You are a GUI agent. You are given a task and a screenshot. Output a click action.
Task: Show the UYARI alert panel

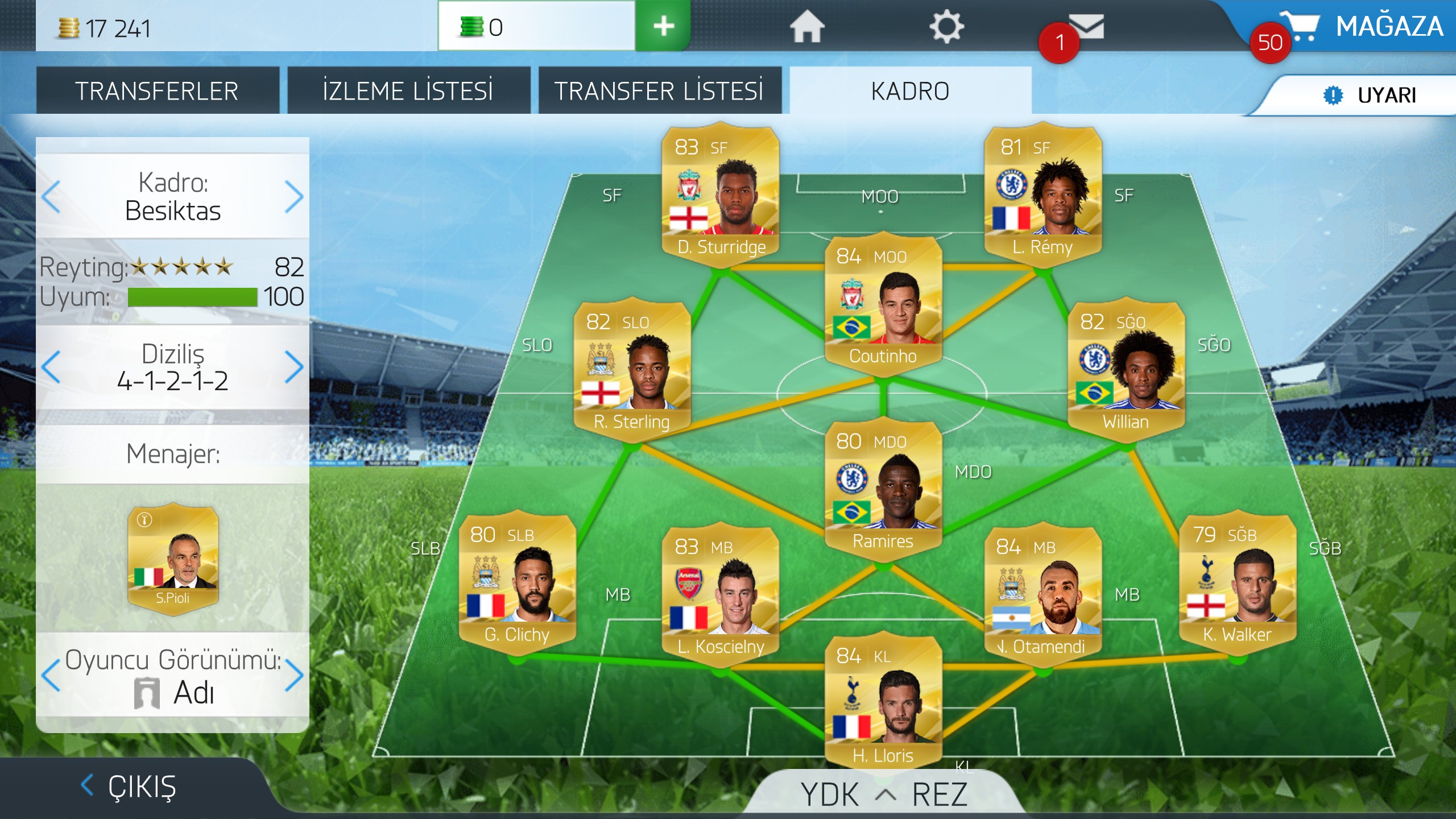[1371, 95]
